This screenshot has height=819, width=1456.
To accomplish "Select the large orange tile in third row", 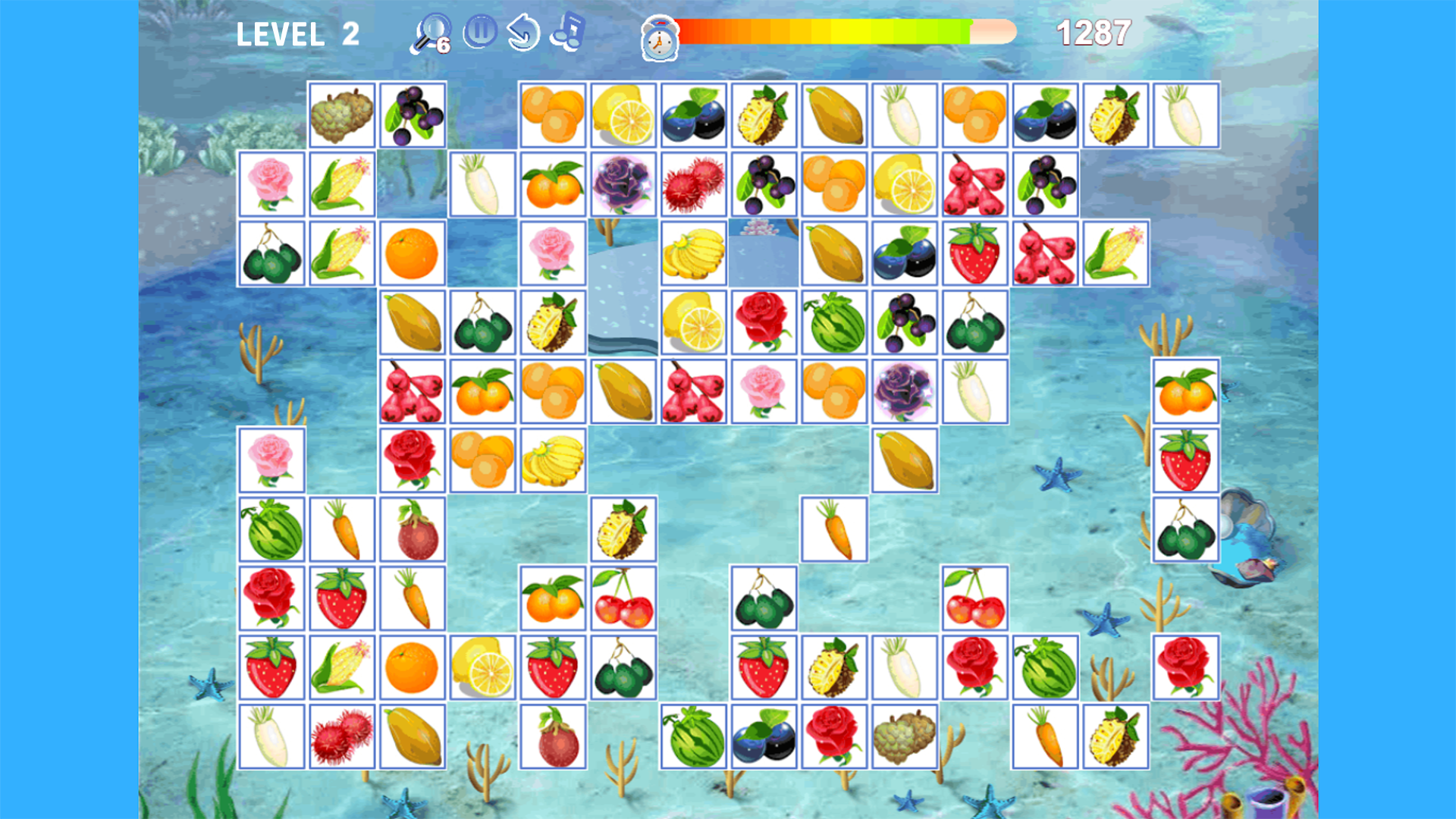I will [x=413, y=253].
